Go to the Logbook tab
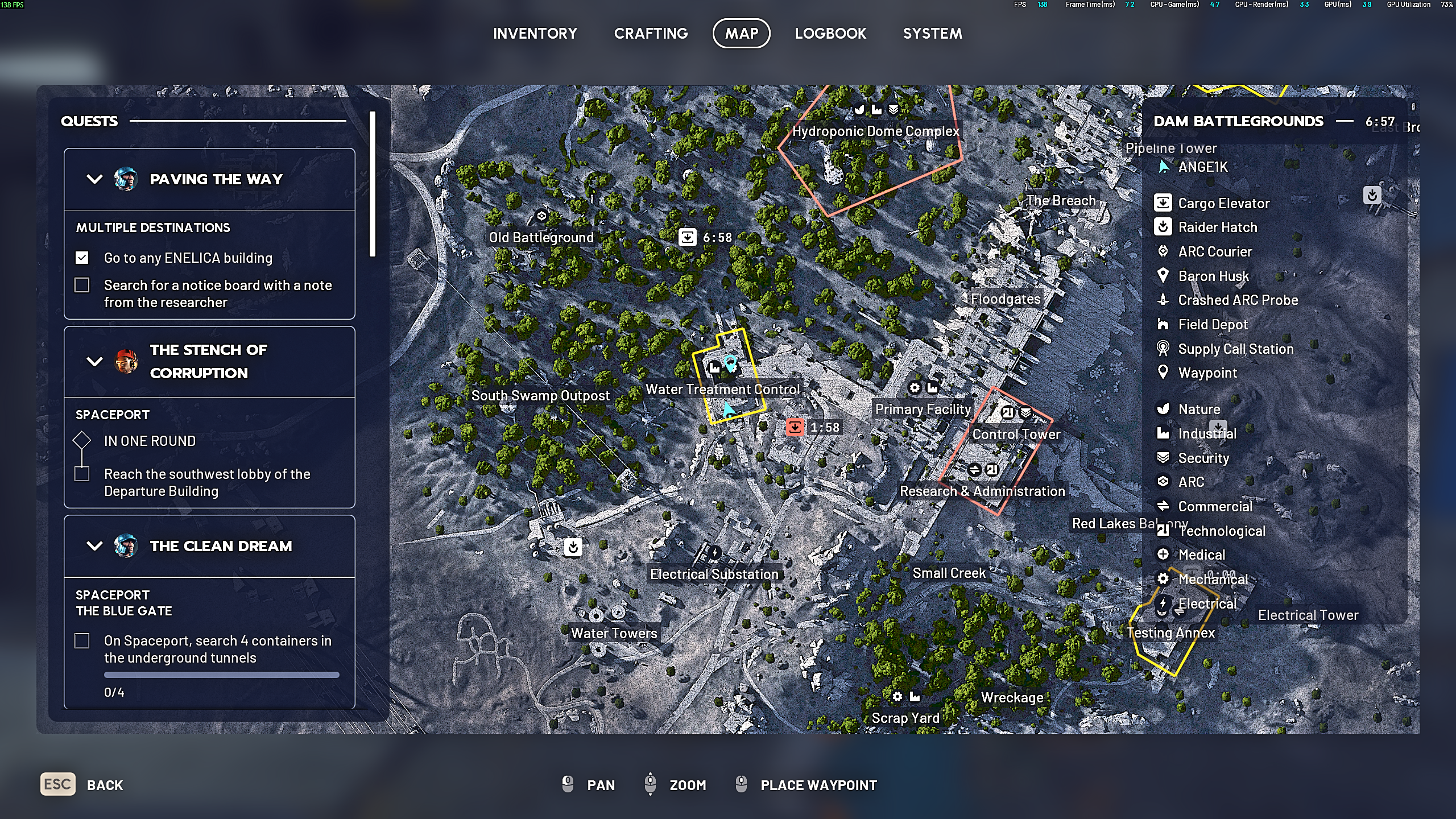The width and height of the screenshot is (1456, 819). pyautogui.click(x=830, y=34)
